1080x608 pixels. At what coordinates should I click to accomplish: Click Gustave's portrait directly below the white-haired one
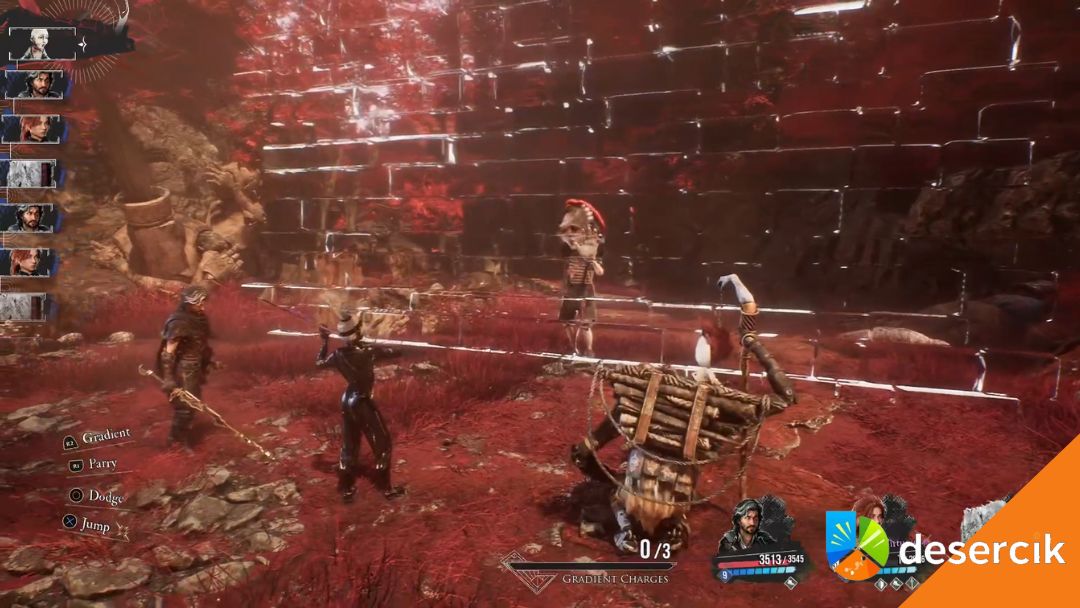[36, 85]
